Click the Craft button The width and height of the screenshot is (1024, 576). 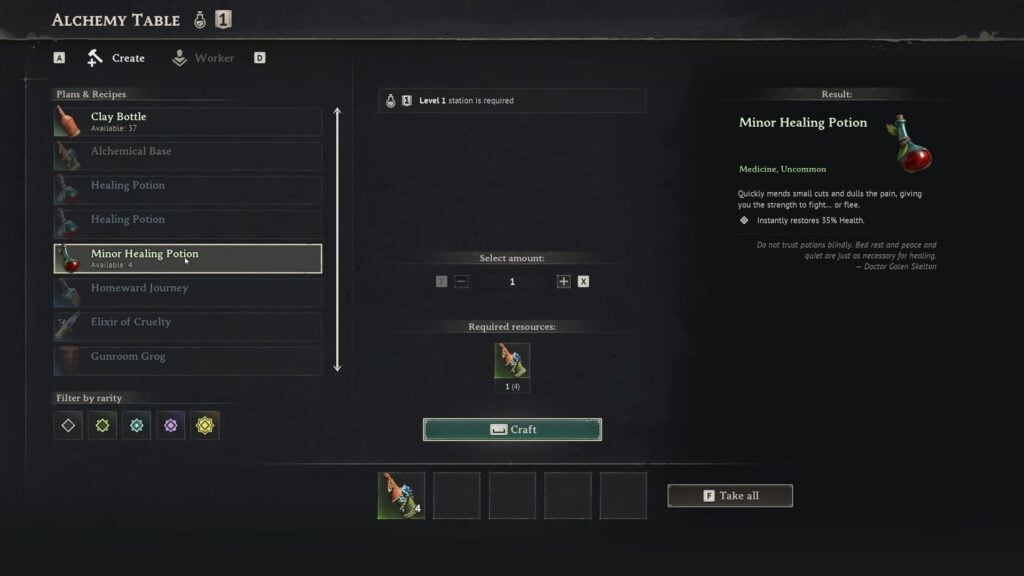tap(512, 430)
